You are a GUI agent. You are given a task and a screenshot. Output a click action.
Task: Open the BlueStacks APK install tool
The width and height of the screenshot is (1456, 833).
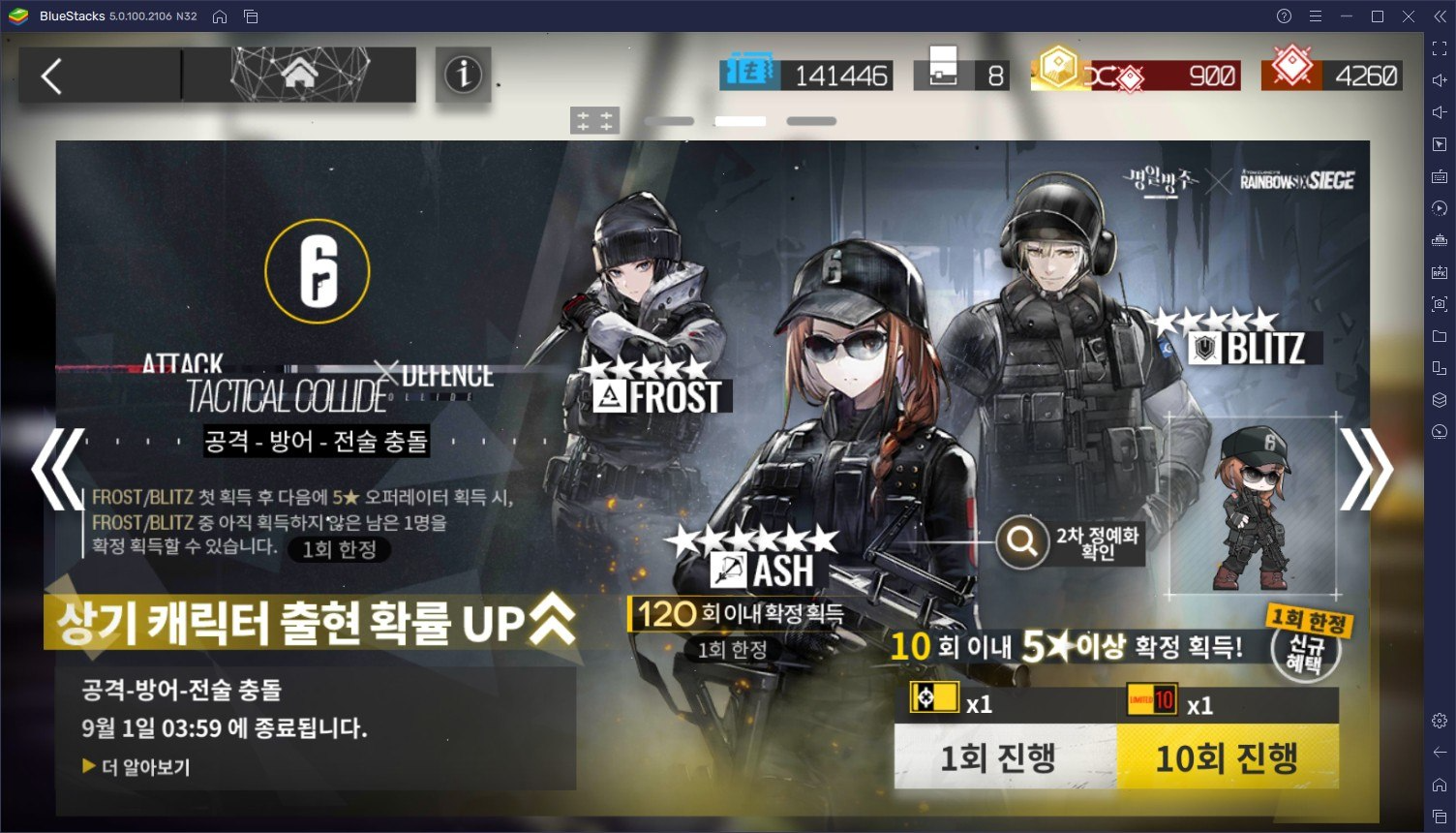(x=1440, y=274)
